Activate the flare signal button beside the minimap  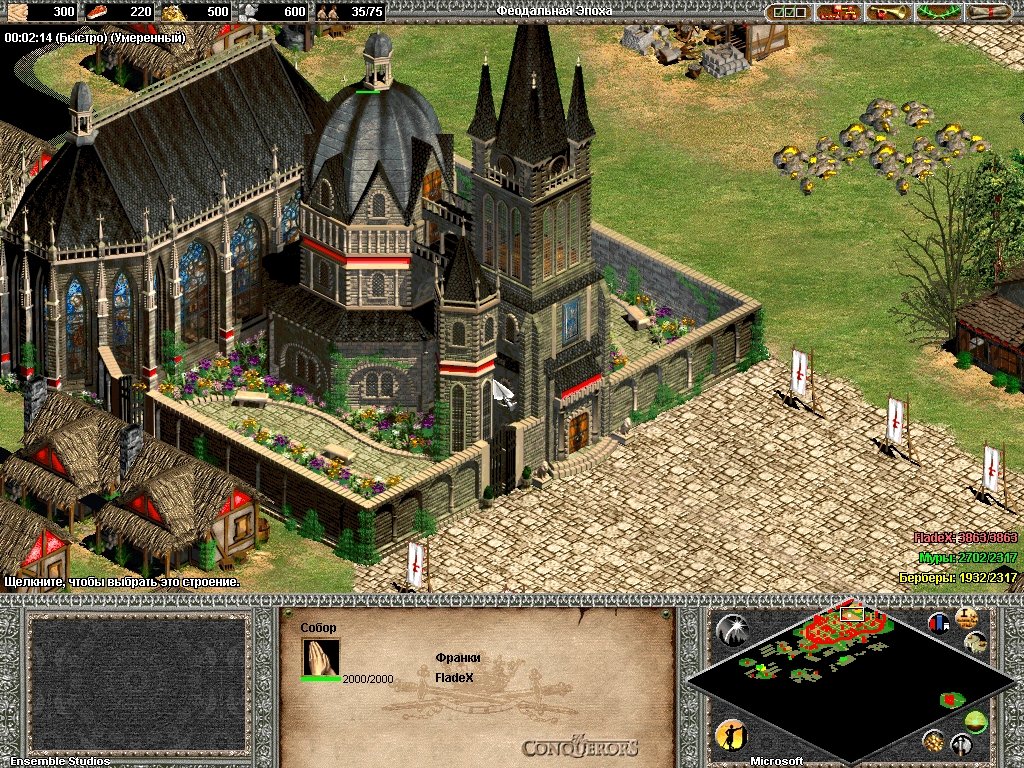coord(731,629)
